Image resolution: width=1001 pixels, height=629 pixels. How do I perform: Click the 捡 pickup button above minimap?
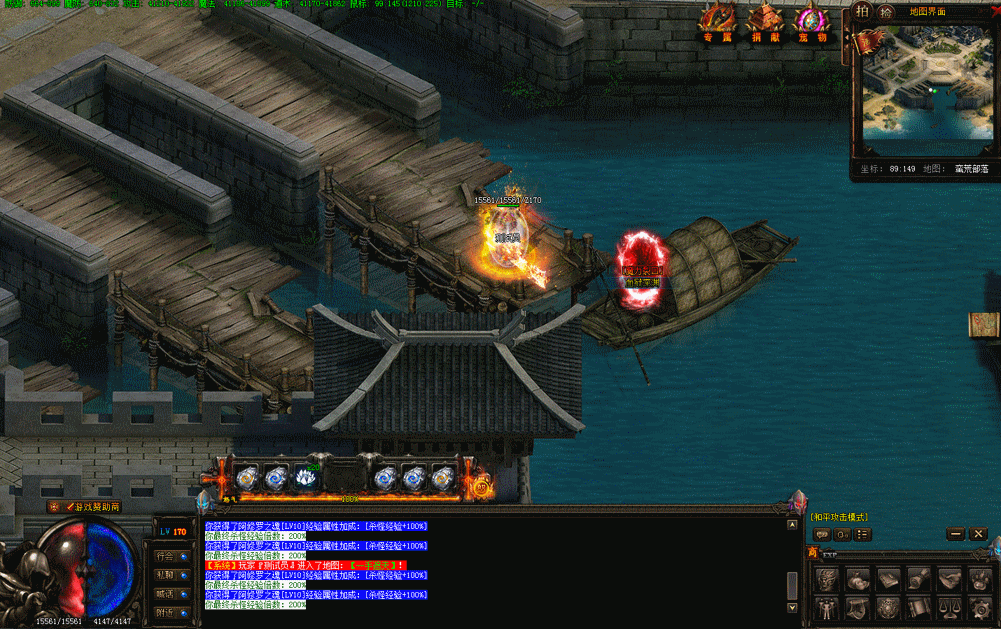pyautogui.click(x=885, y=12)
